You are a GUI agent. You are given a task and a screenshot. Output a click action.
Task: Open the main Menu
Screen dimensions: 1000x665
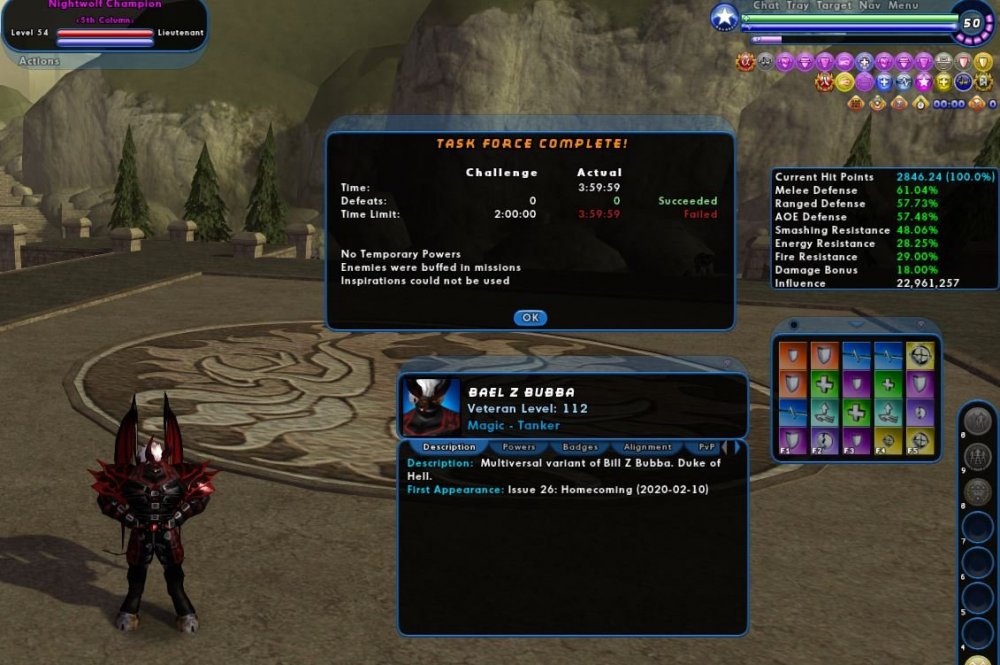[x=902, y=6]
